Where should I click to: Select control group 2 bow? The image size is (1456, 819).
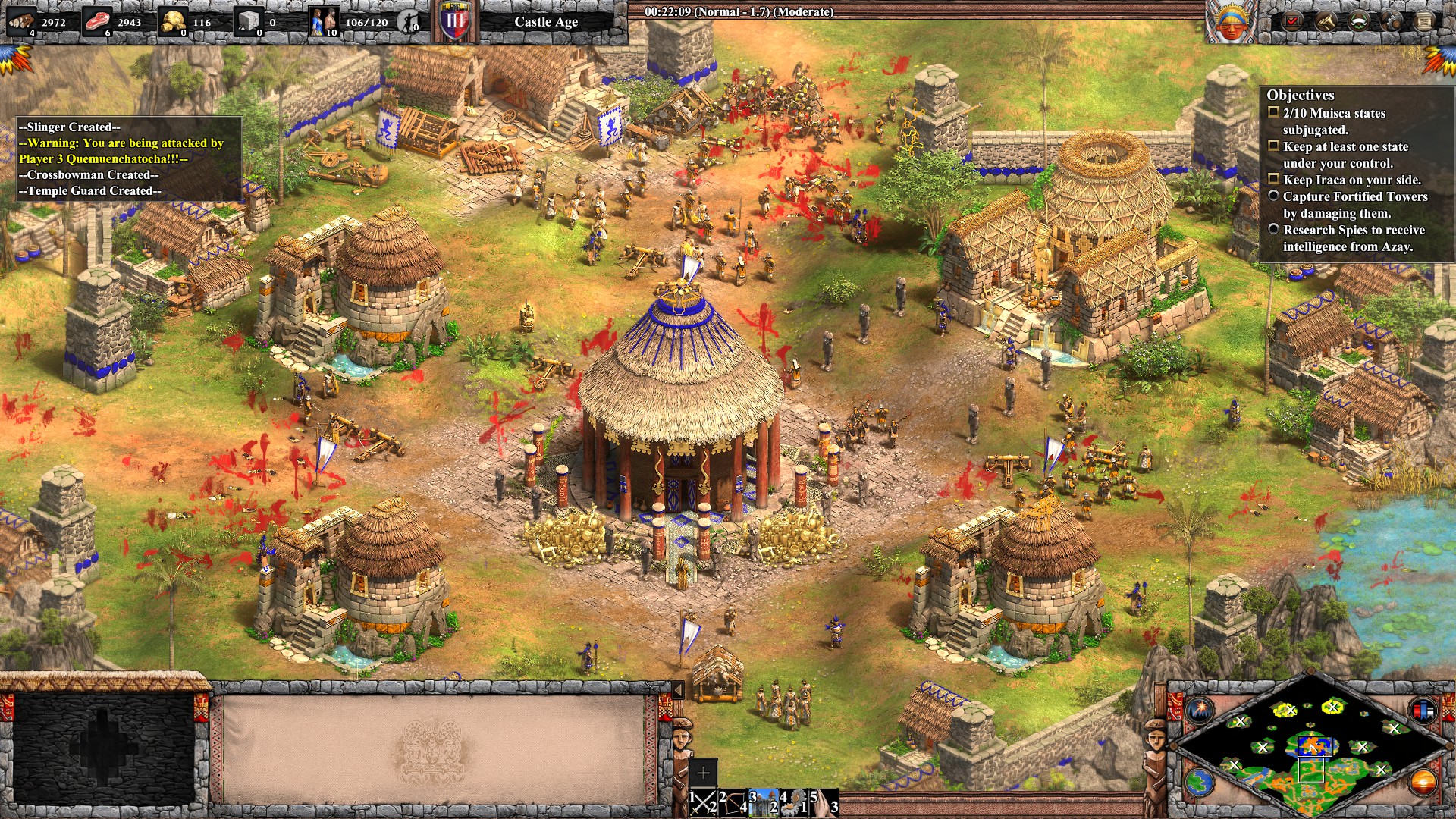[733, 802]
